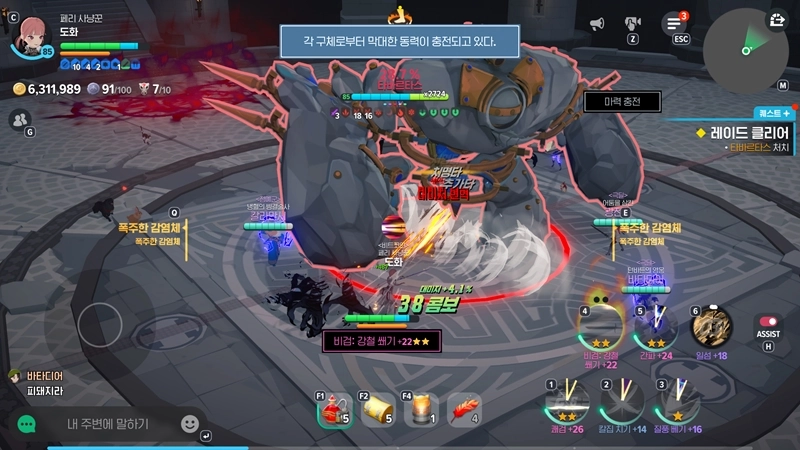
Task: Open the emoji smiley picker in chat
Action: coord(190,424)
